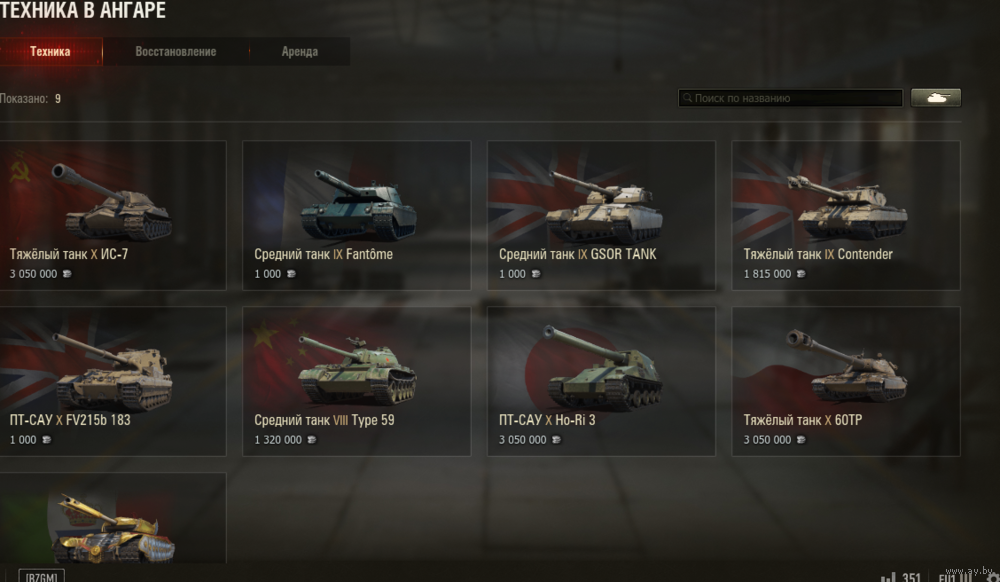Select the Type 59 medium tank
This screenshot has width=1000, height=582.
click(357, 381)
